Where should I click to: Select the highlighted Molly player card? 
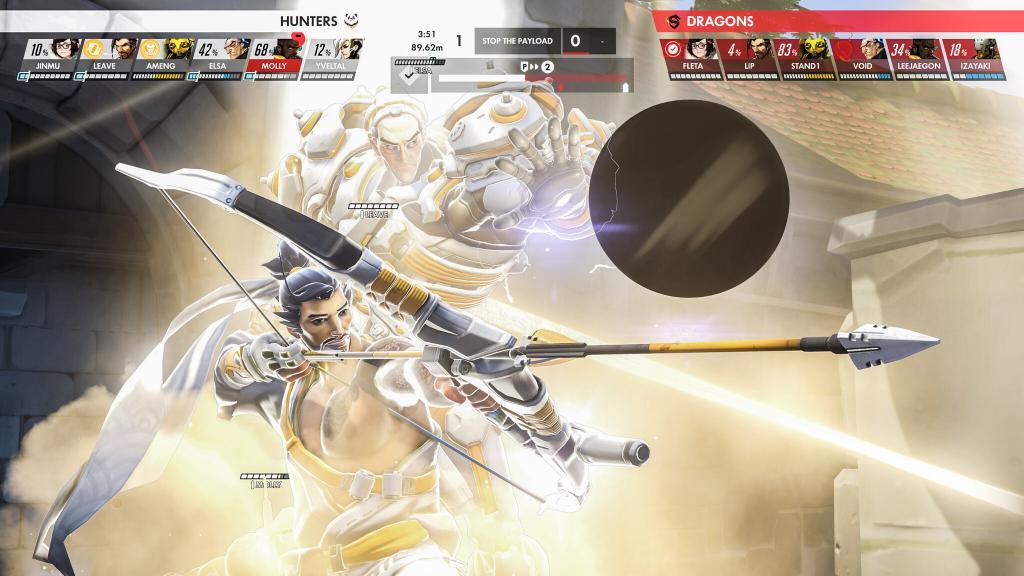point(274,54)
